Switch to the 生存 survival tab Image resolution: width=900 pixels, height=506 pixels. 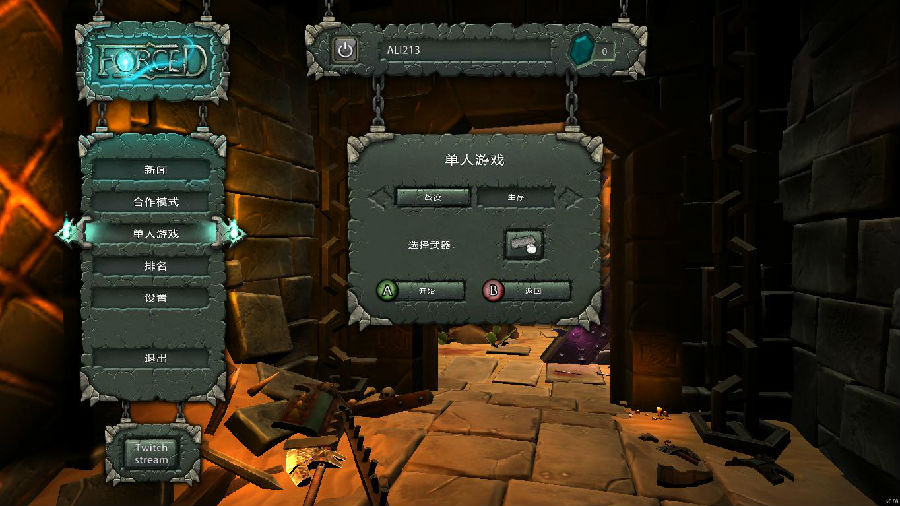tap(515, 197)
